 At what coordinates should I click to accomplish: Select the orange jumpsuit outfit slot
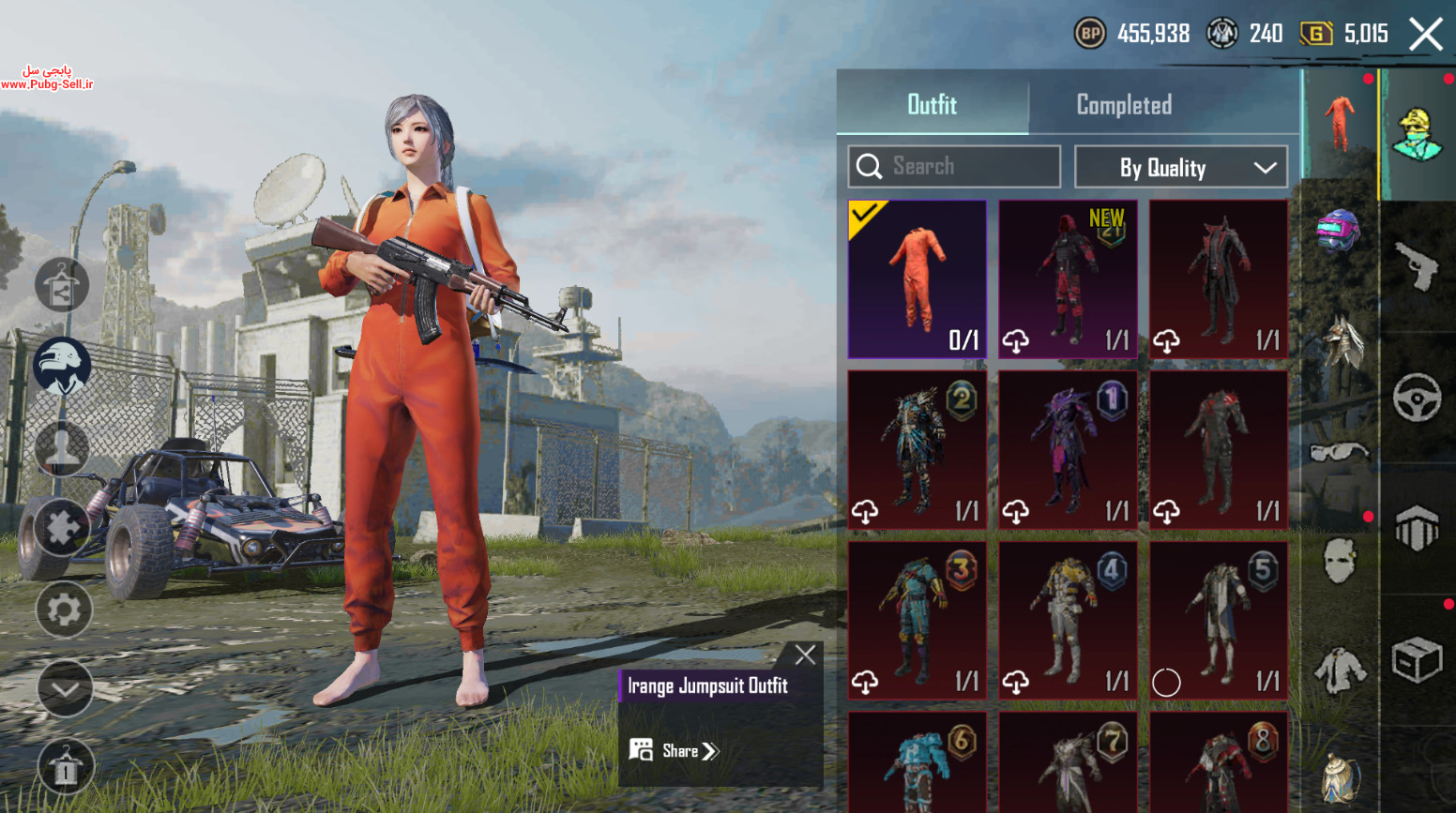(917, 279)
